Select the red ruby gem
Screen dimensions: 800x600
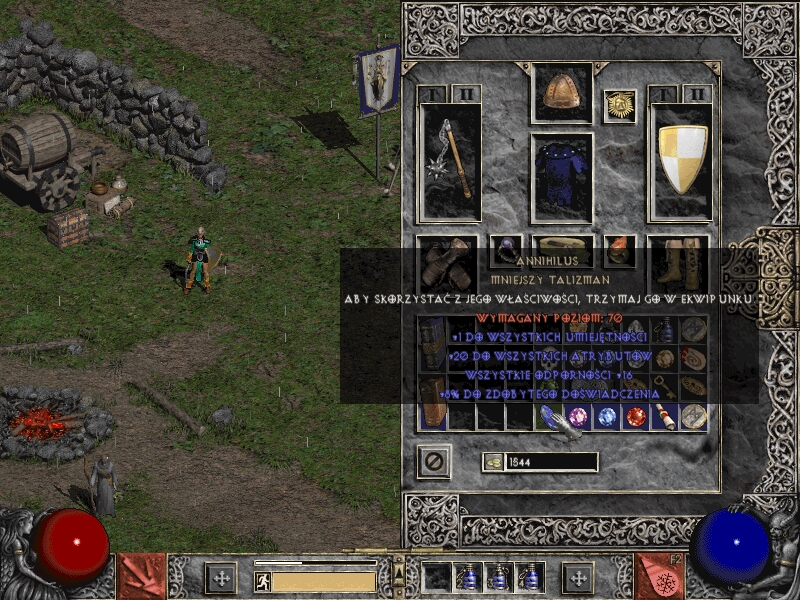coord(636,416)
